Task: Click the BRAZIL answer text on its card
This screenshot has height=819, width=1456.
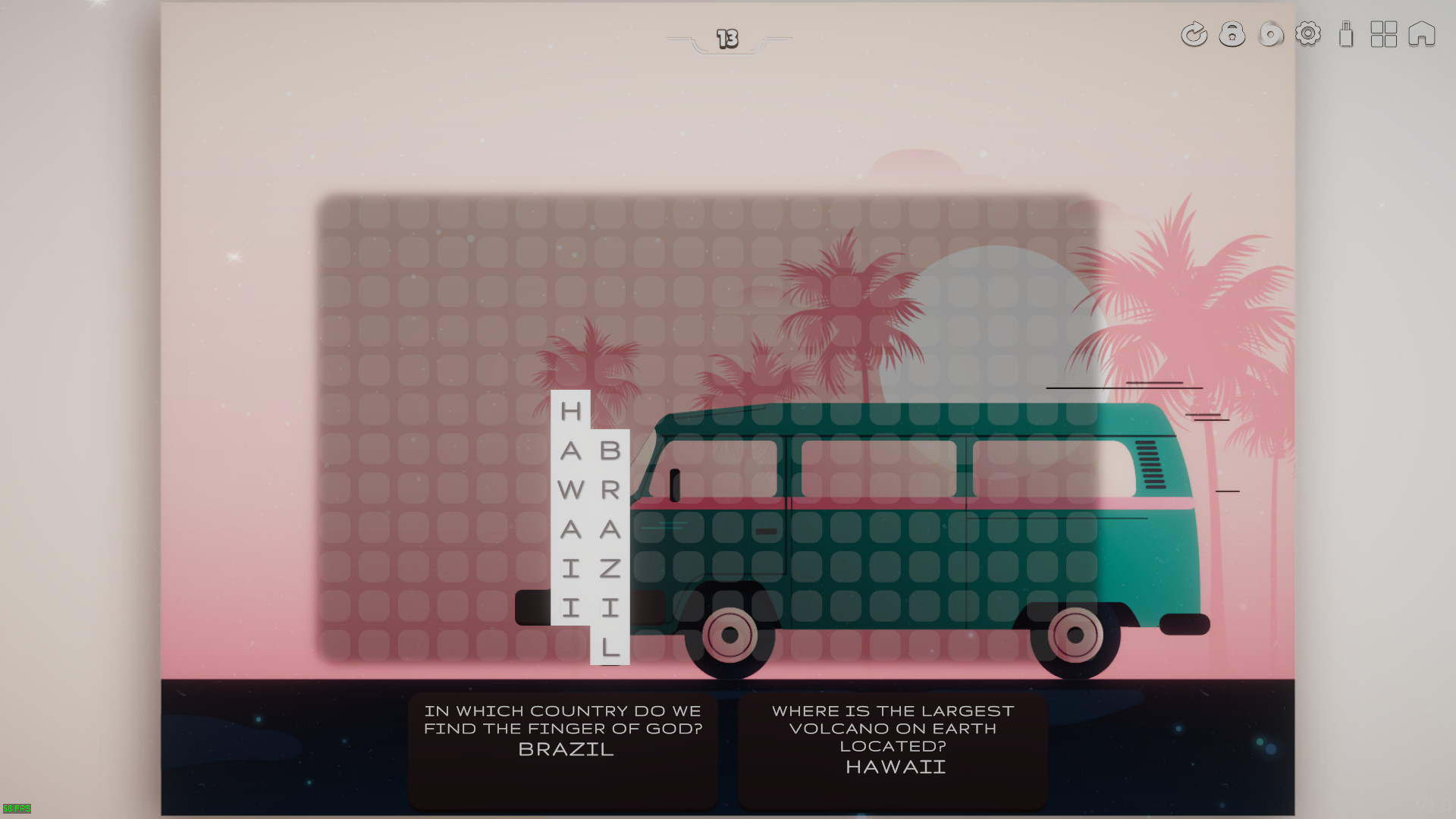Action: tap(564, 750)
